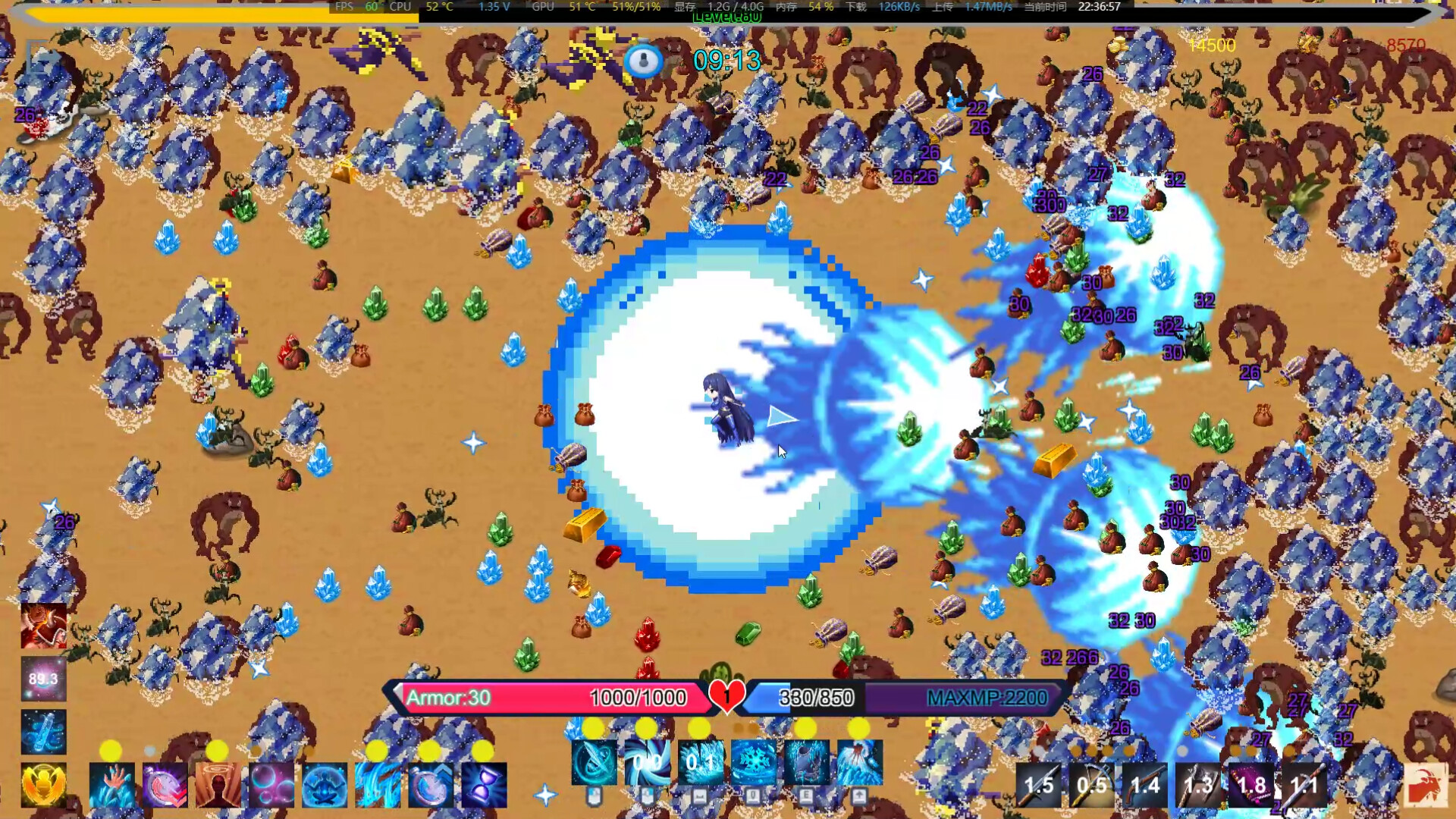
Task: Click the player avatar beside the 09:13 timer
Action: tap(645, 61)
